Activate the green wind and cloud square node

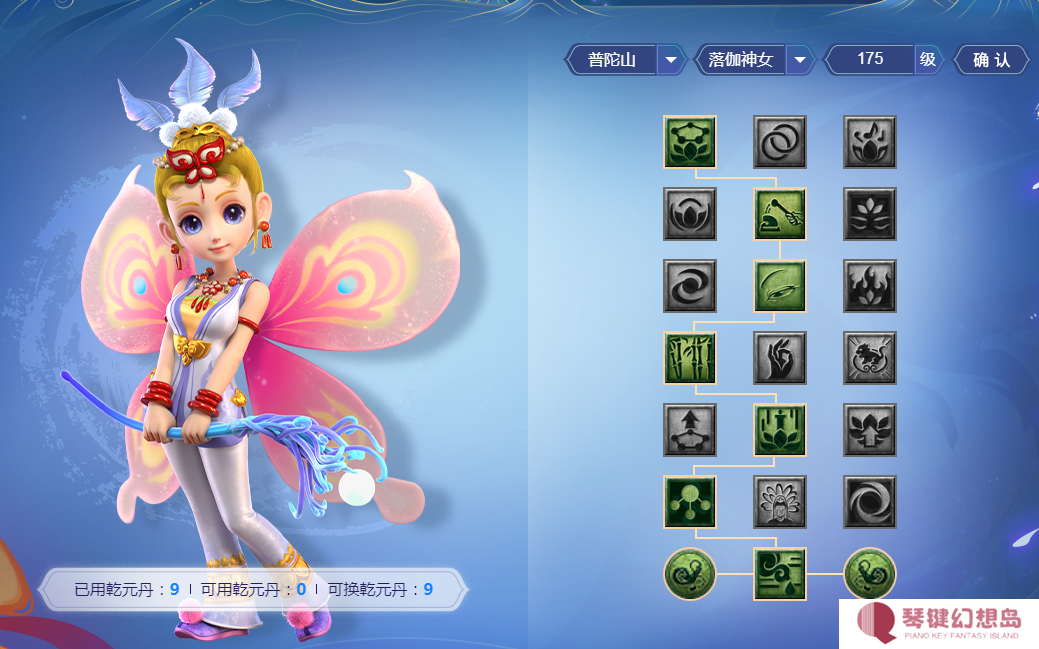point(780,574)
